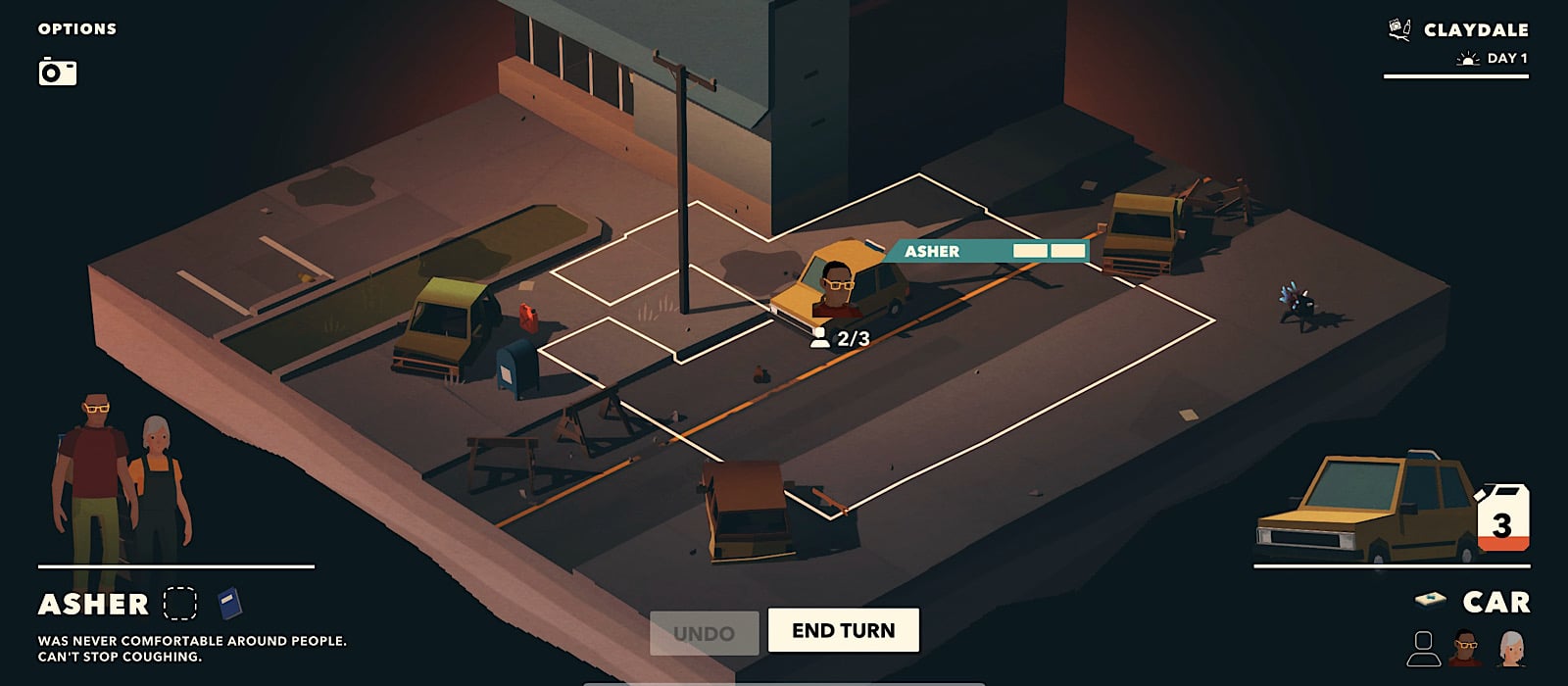Screen dimensions: 1568x686
Task: Open the Options menu
Action: pyautogui.click(x=76, y=29)
